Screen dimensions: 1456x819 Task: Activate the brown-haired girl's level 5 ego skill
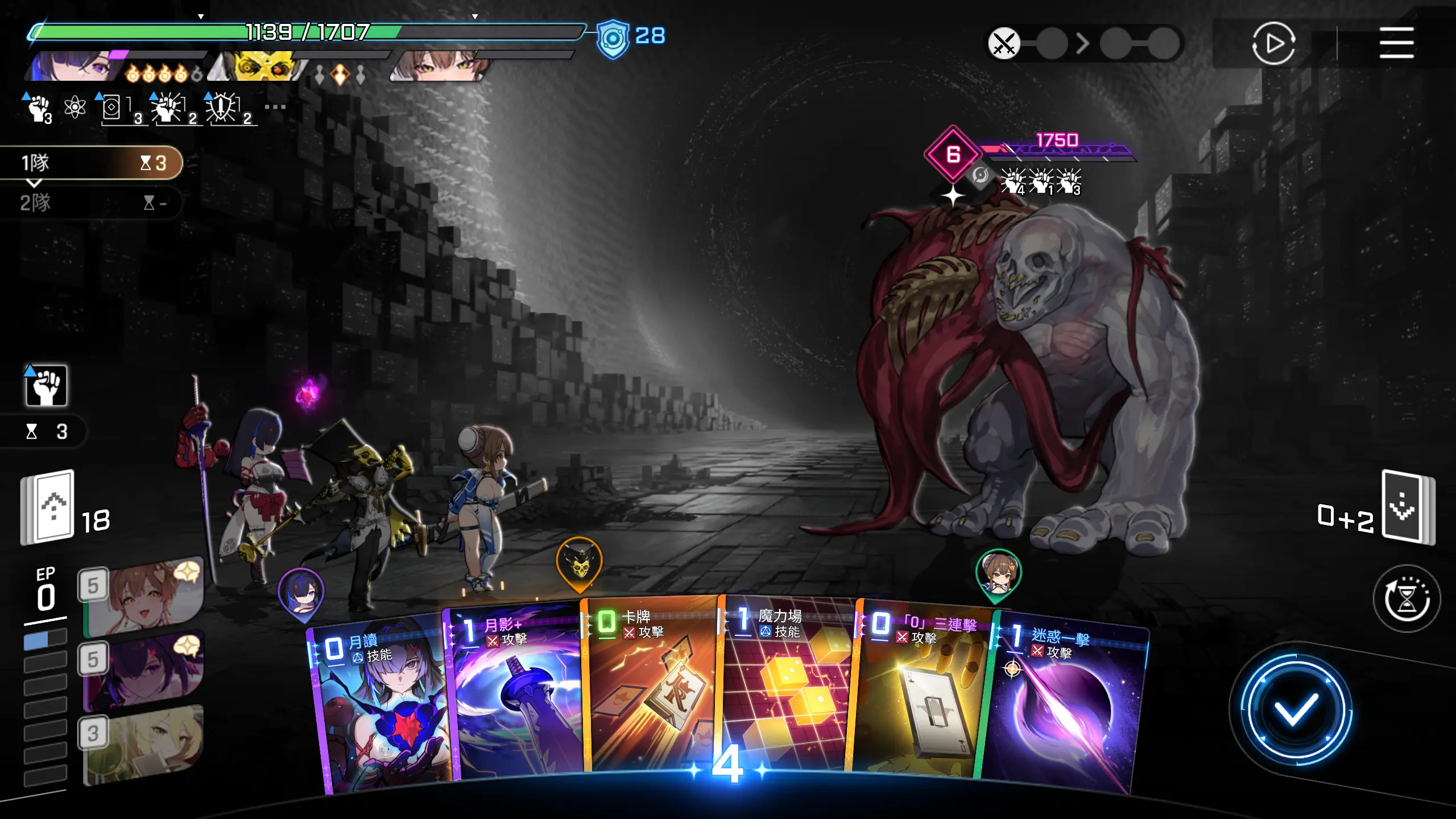tap(145, 597)
